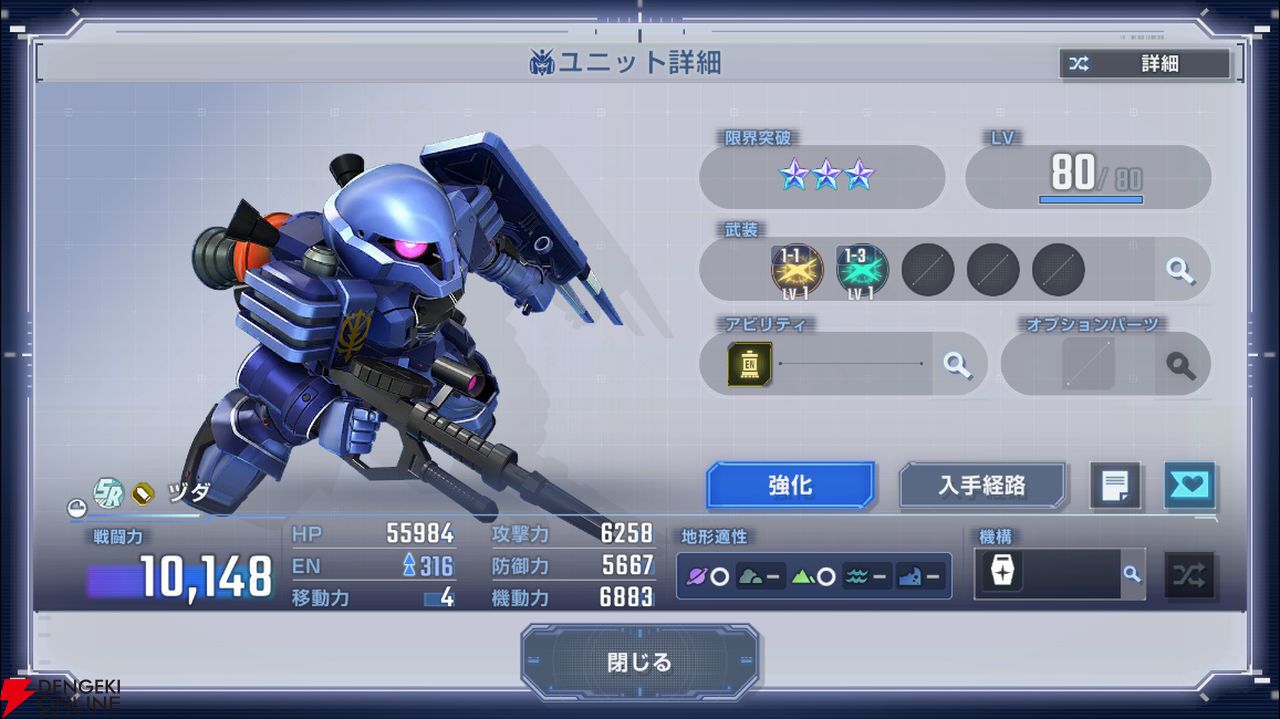Open option parts with the magnifier

pos(1181,365)
